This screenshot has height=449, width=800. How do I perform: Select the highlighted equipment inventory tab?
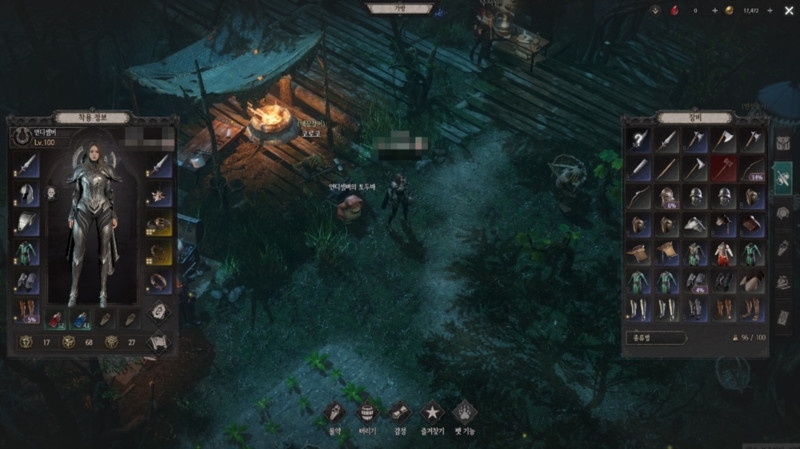[783, 176]
